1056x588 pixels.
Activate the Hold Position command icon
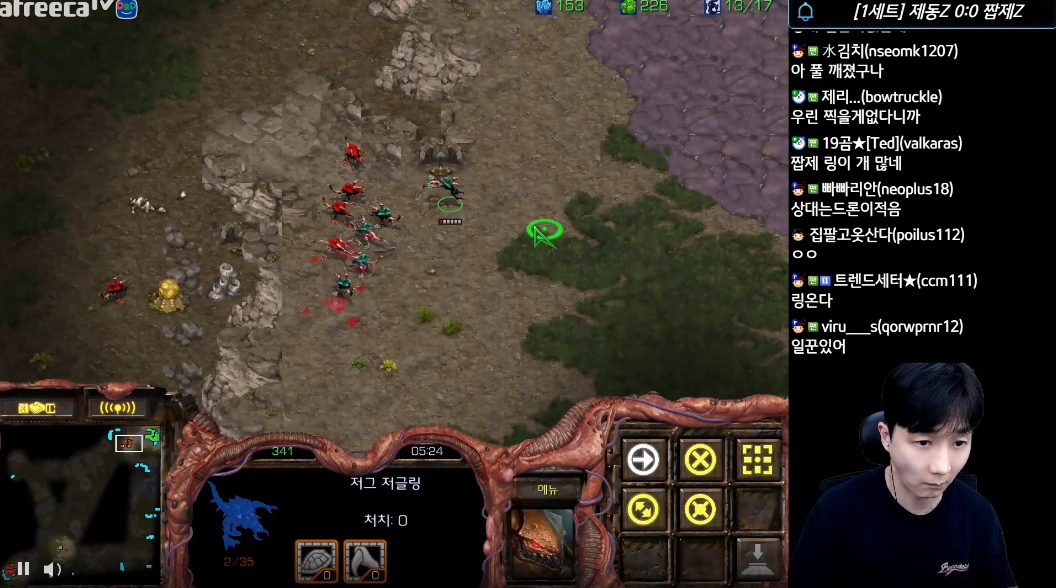pyautogui.click(x=701, y=510)
